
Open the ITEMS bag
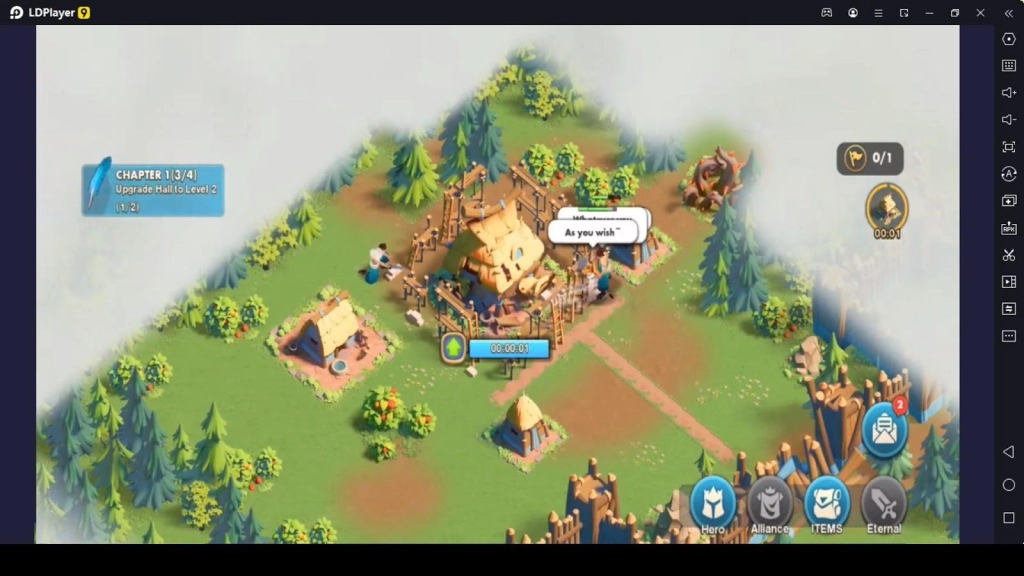pyautogui.click(x=827, y=505)
